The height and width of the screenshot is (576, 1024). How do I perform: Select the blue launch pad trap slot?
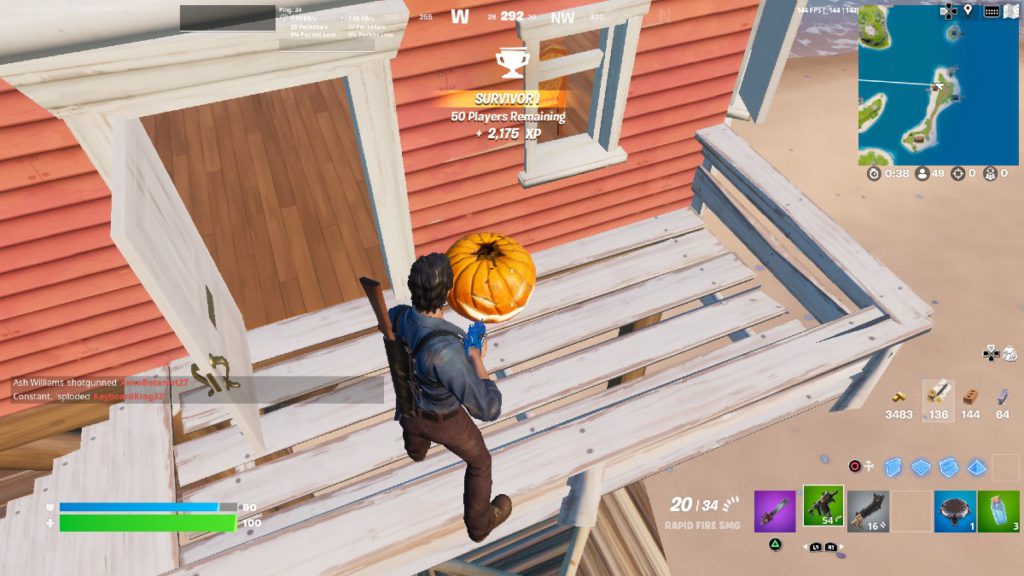[954, 510]
